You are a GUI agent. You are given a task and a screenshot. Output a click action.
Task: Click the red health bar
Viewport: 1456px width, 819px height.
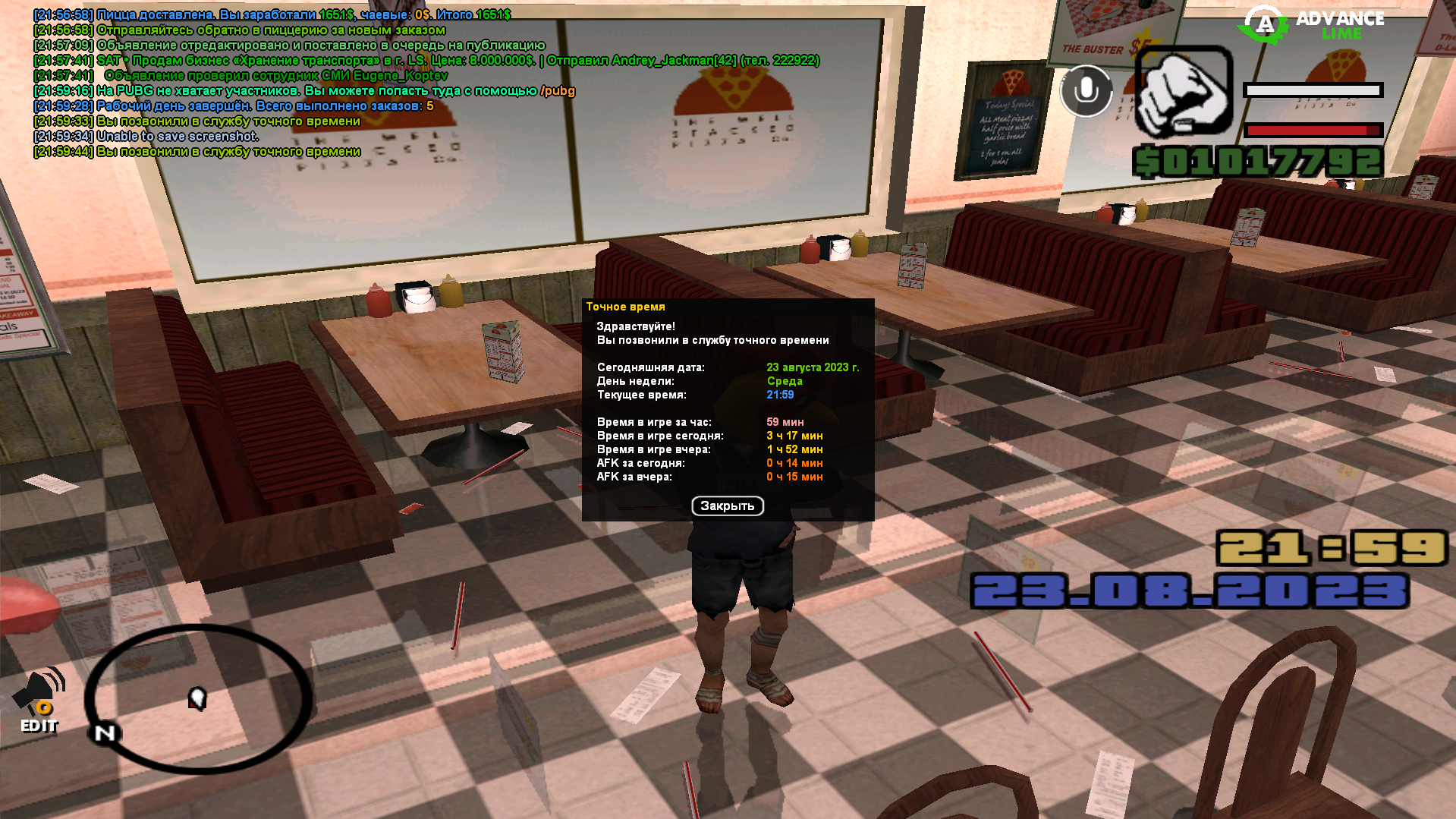(1313, 128)
